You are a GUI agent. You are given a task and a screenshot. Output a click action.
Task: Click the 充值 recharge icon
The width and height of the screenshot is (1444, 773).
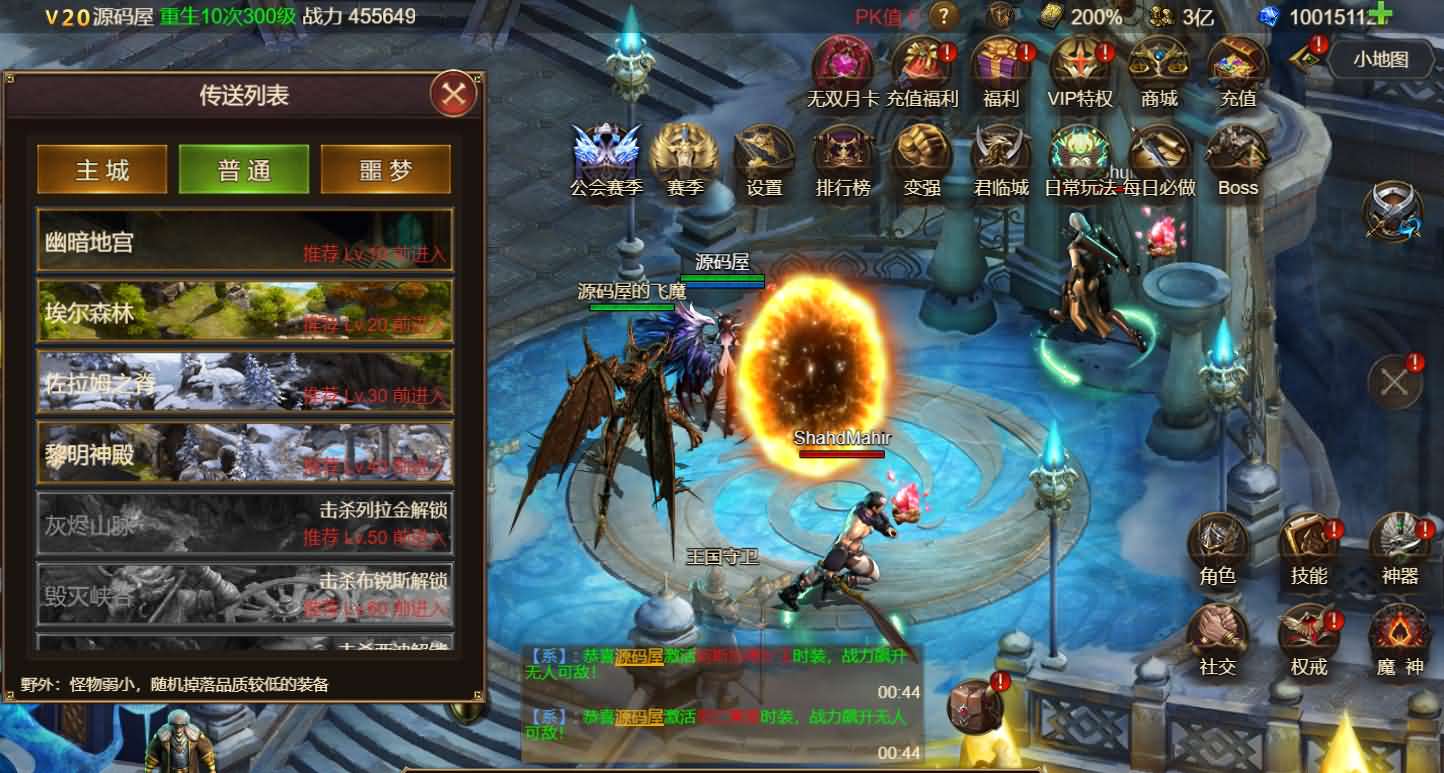point(1238,68)
